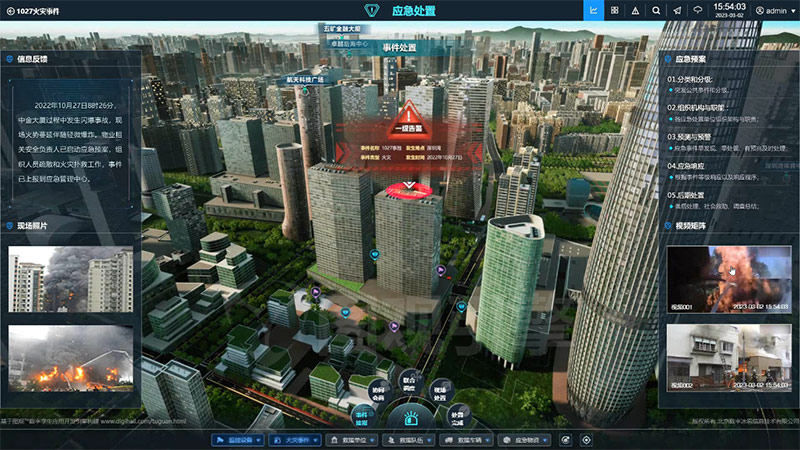
Task: Click the magnifying glass search icon
Action: [x=656, y=10]
